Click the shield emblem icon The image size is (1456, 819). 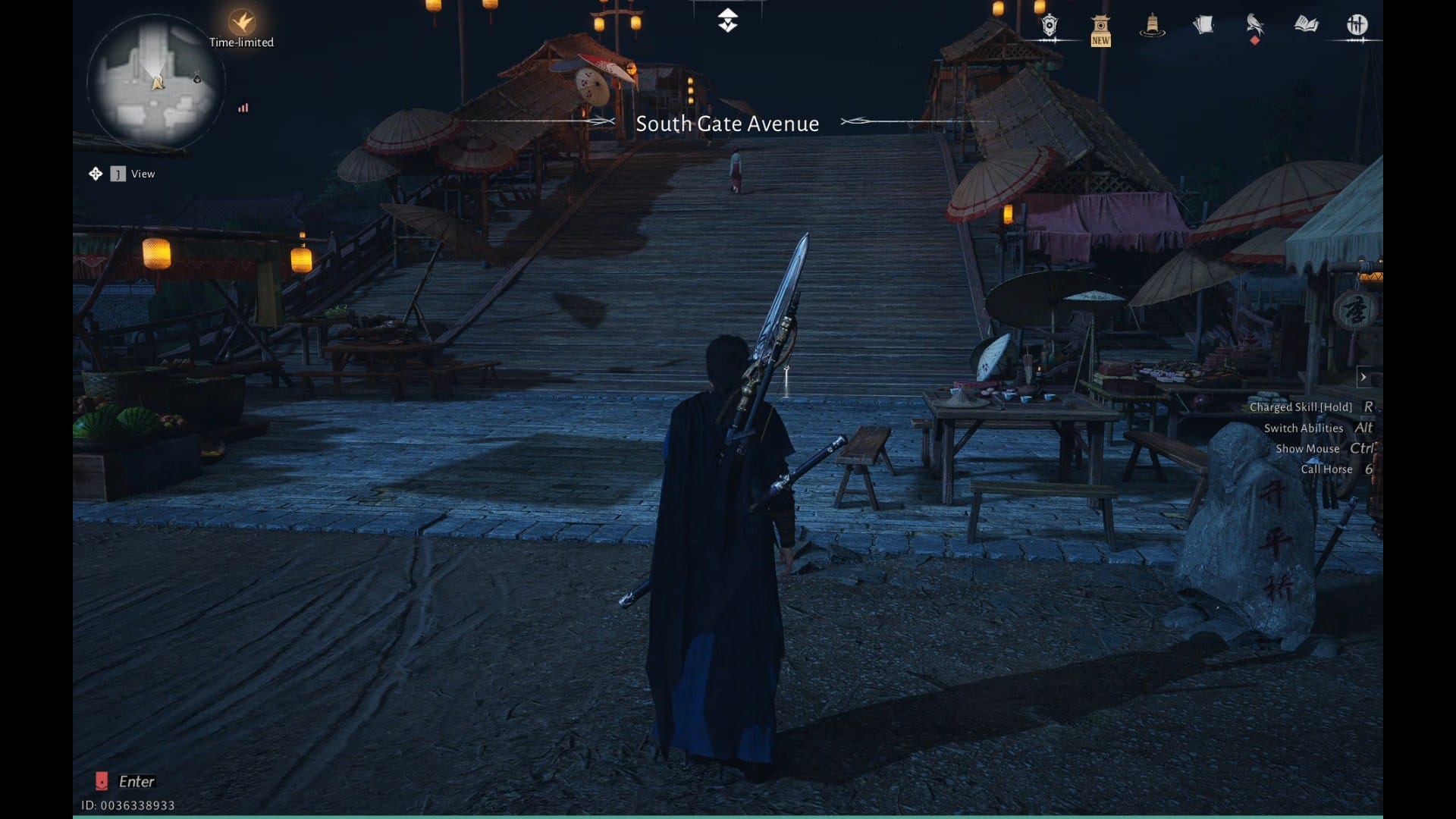coord(1050,27)
